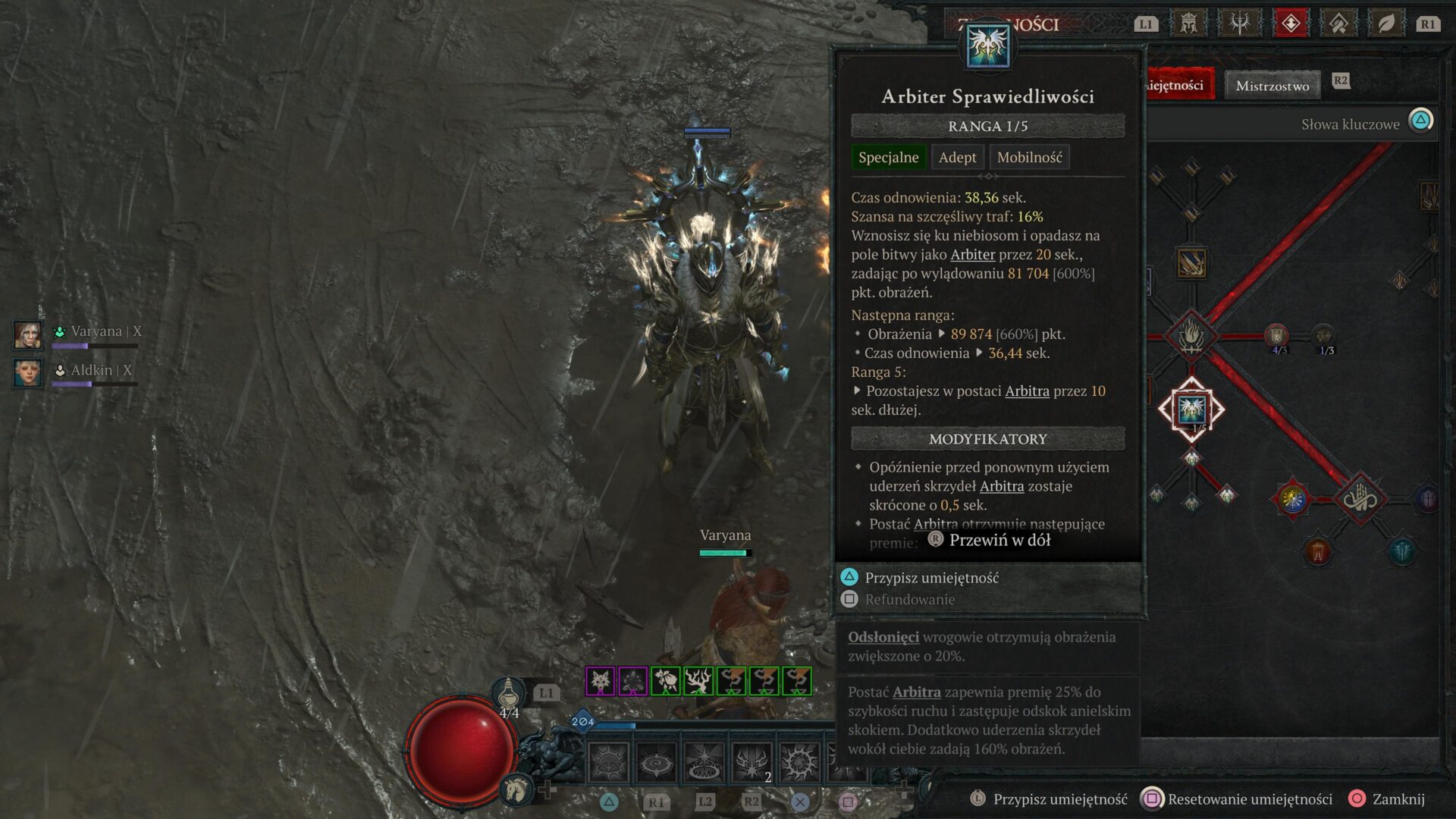Click the wolf head buff icon
The image size is (1456, 819).
pos(600,681)
